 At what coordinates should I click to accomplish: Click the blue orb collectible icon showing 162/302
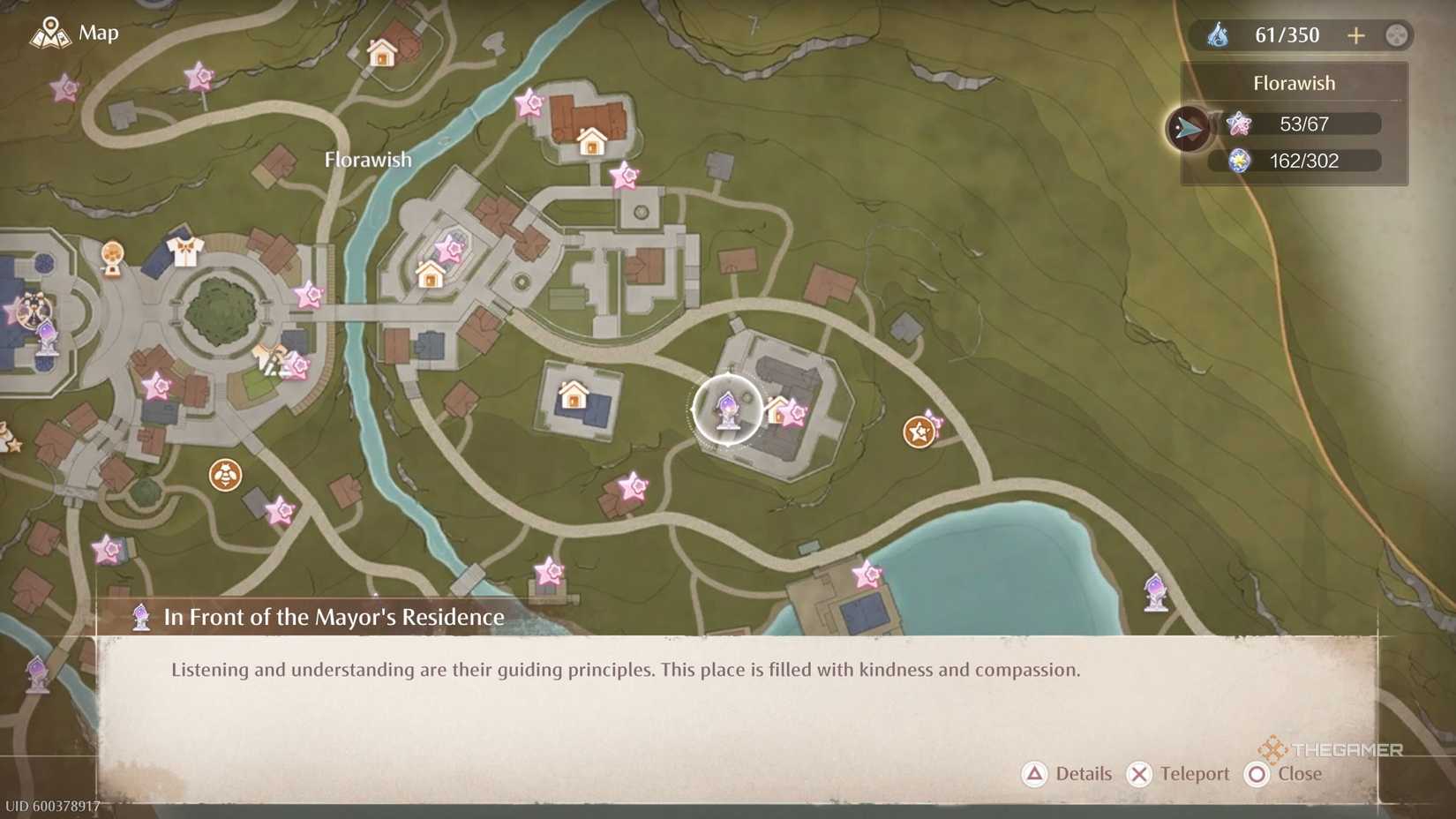tap(1239, 161)
